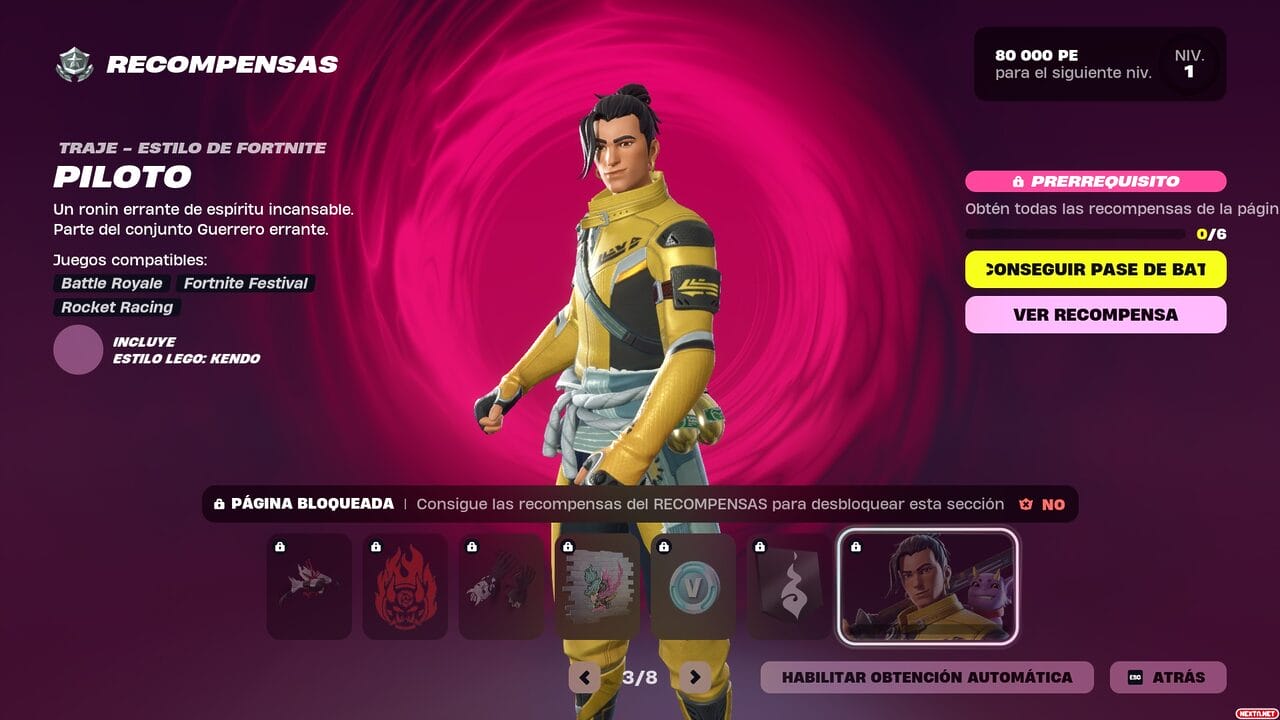Screen dimensions: 1280x720
Task: Click the yellow Conseguir Pase de Batalla button
Action: [x=1095, y=269]
